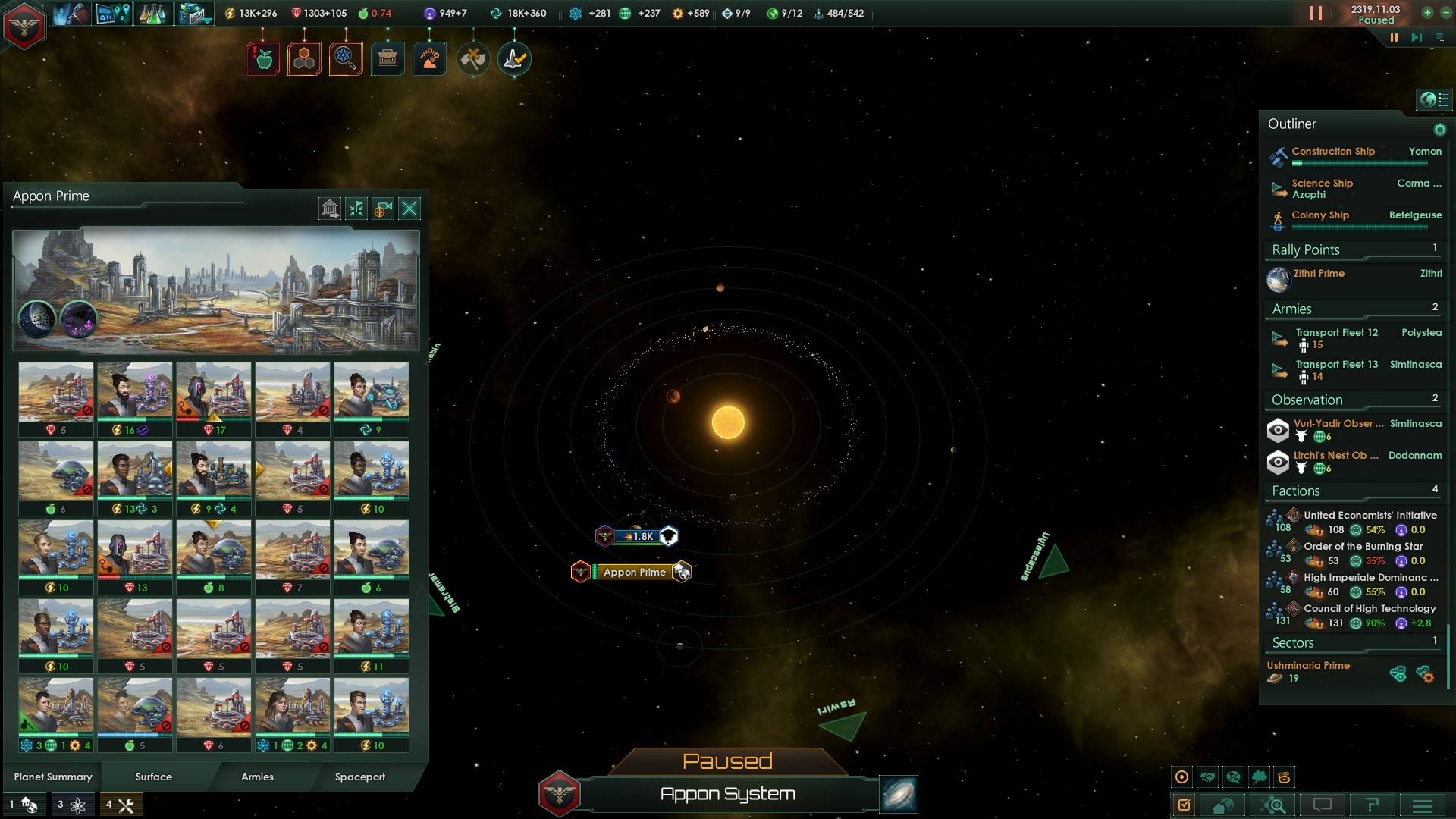The width and height of the screenshot is (1456, 819).
Task: Open the galaxy map view button
Action: pos(899,794)
